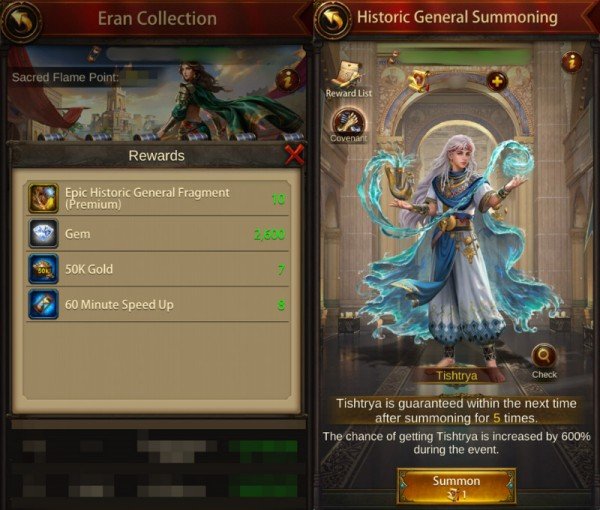
Task: Close the Rewards popup
Action: click(x=294, y=155)
